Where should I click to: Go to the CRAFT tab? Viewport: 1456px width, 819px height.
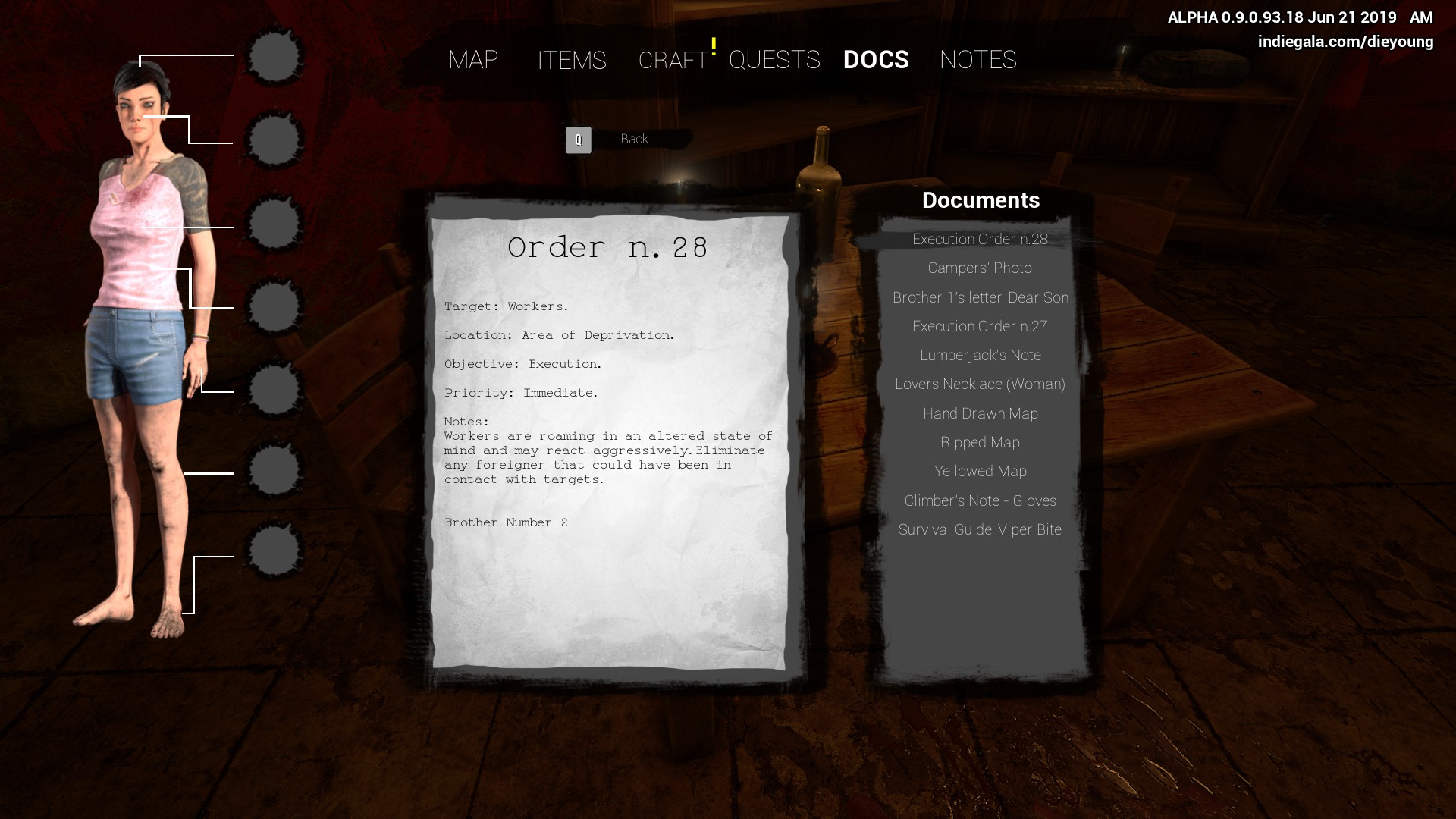click(x=673, y=60)
